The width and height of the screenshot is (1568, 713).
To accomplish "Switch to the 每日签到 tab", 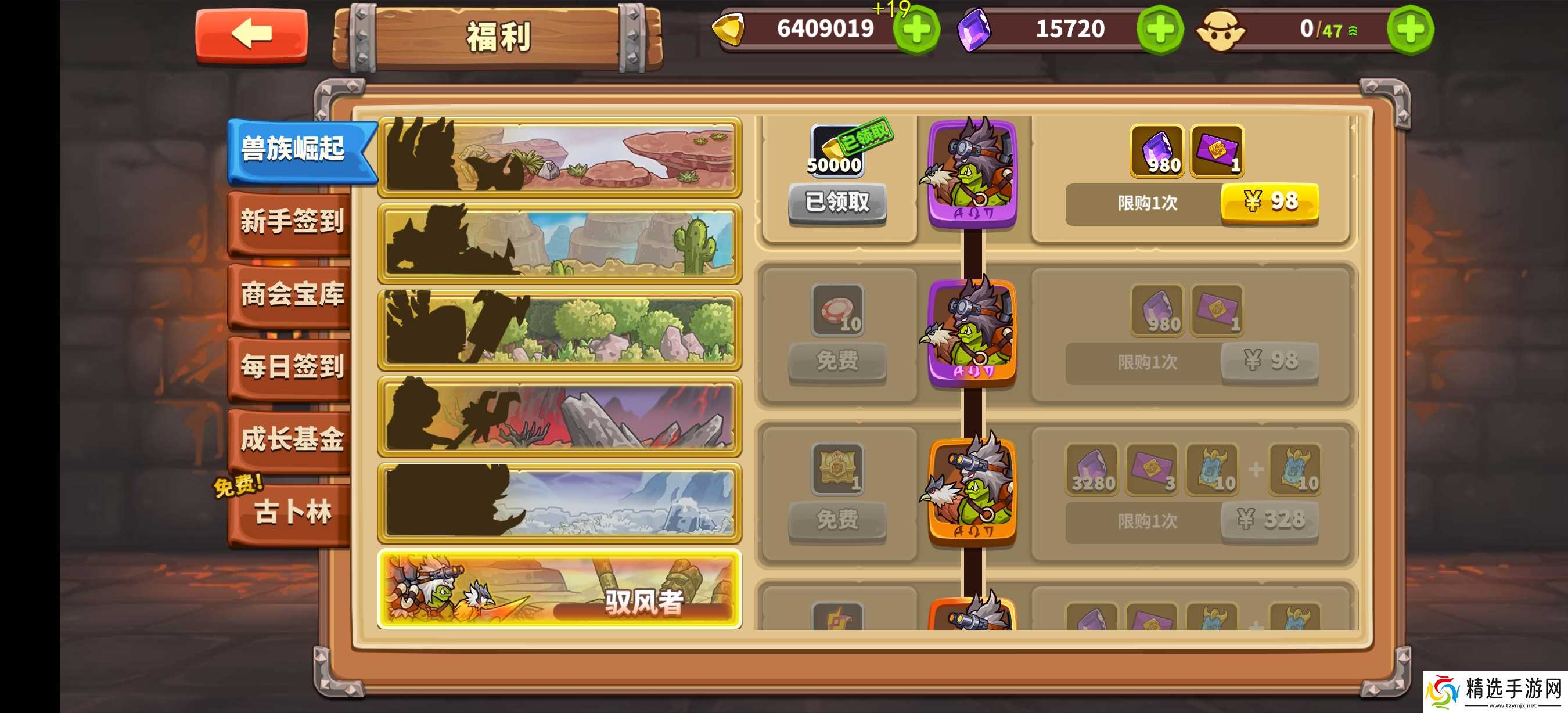I will tap(292, 367).
